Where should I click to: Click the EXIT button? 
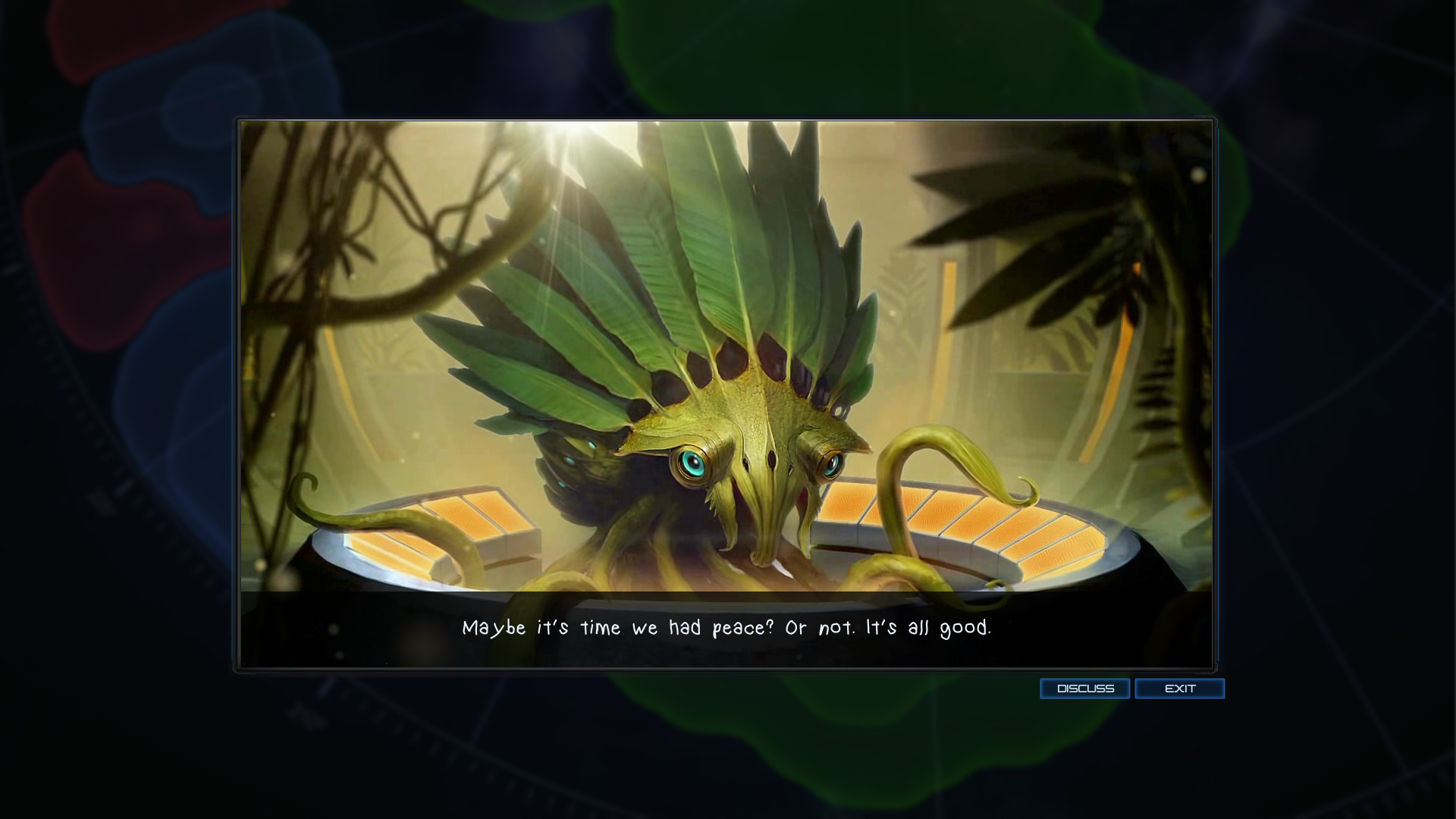(1179, 689)
